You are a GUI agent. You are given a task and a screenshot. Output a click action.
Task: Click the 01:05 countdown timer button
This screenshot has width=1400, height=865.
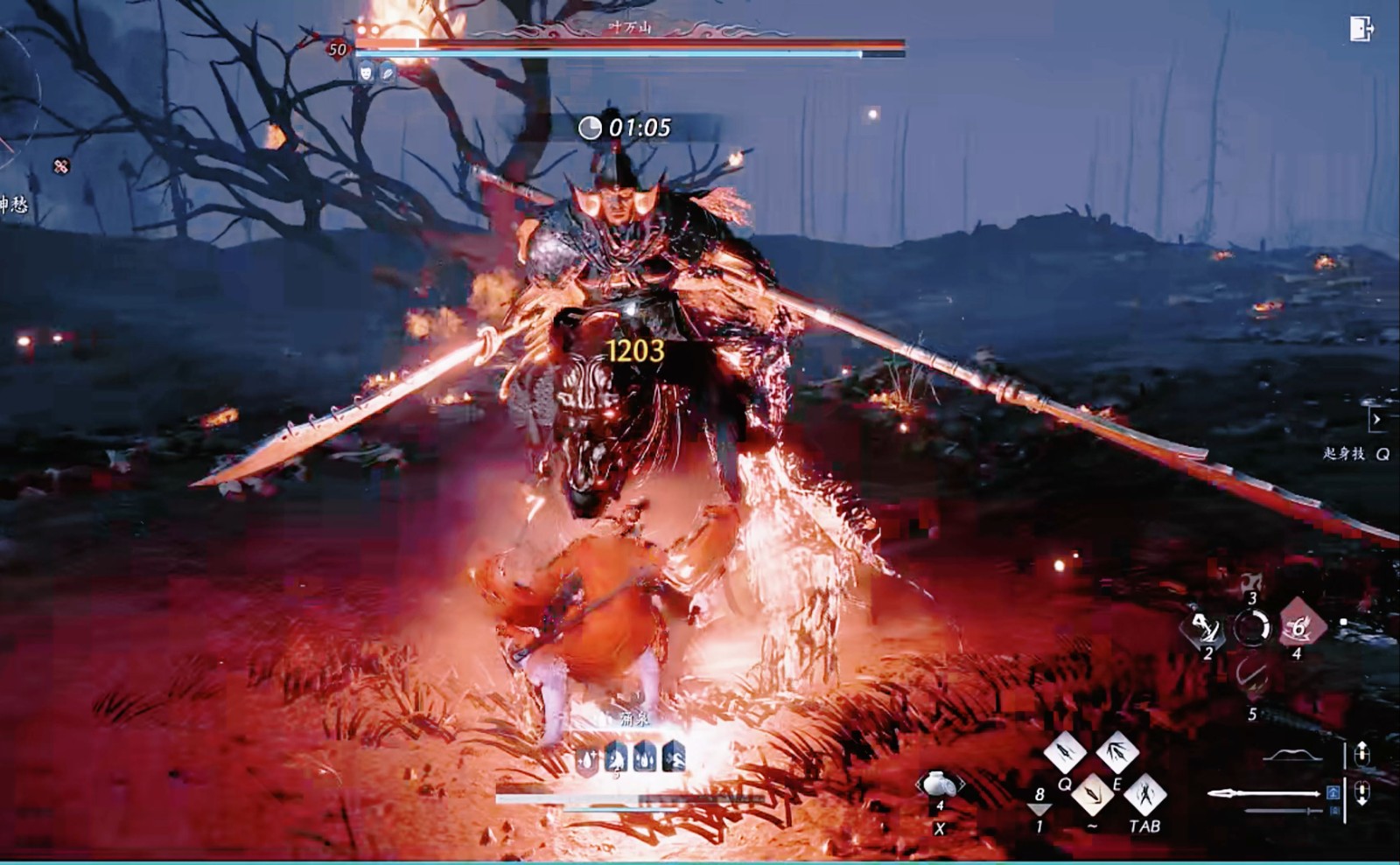pos(626,128)
